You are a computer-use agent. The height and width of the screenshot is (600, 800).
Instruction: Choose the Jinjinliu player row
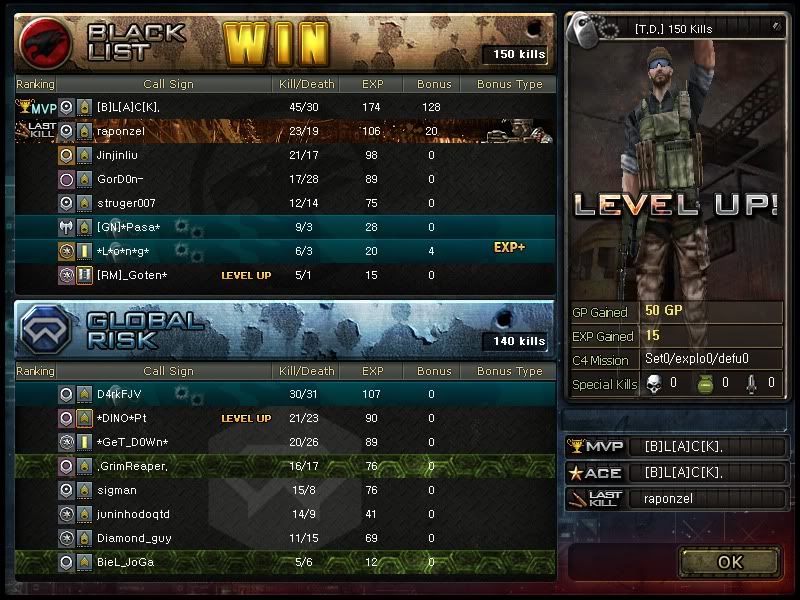pos(285,155)
